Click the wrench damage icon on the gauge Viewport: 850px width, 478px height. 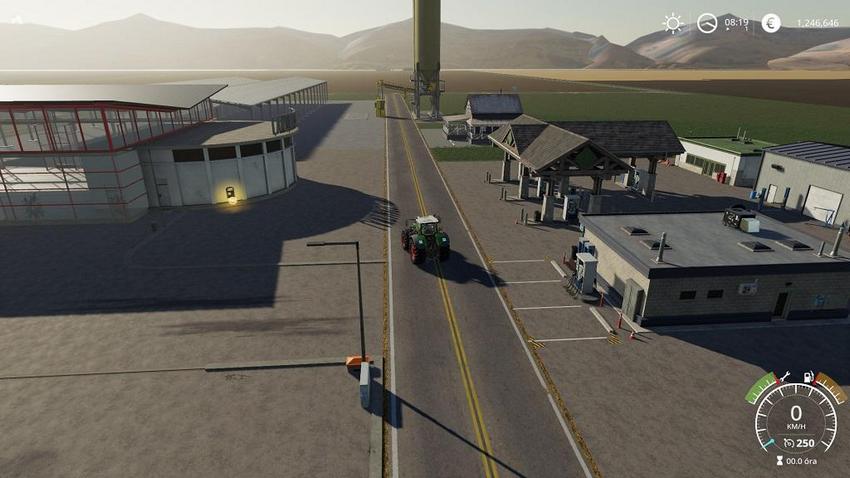click(787, 377)
